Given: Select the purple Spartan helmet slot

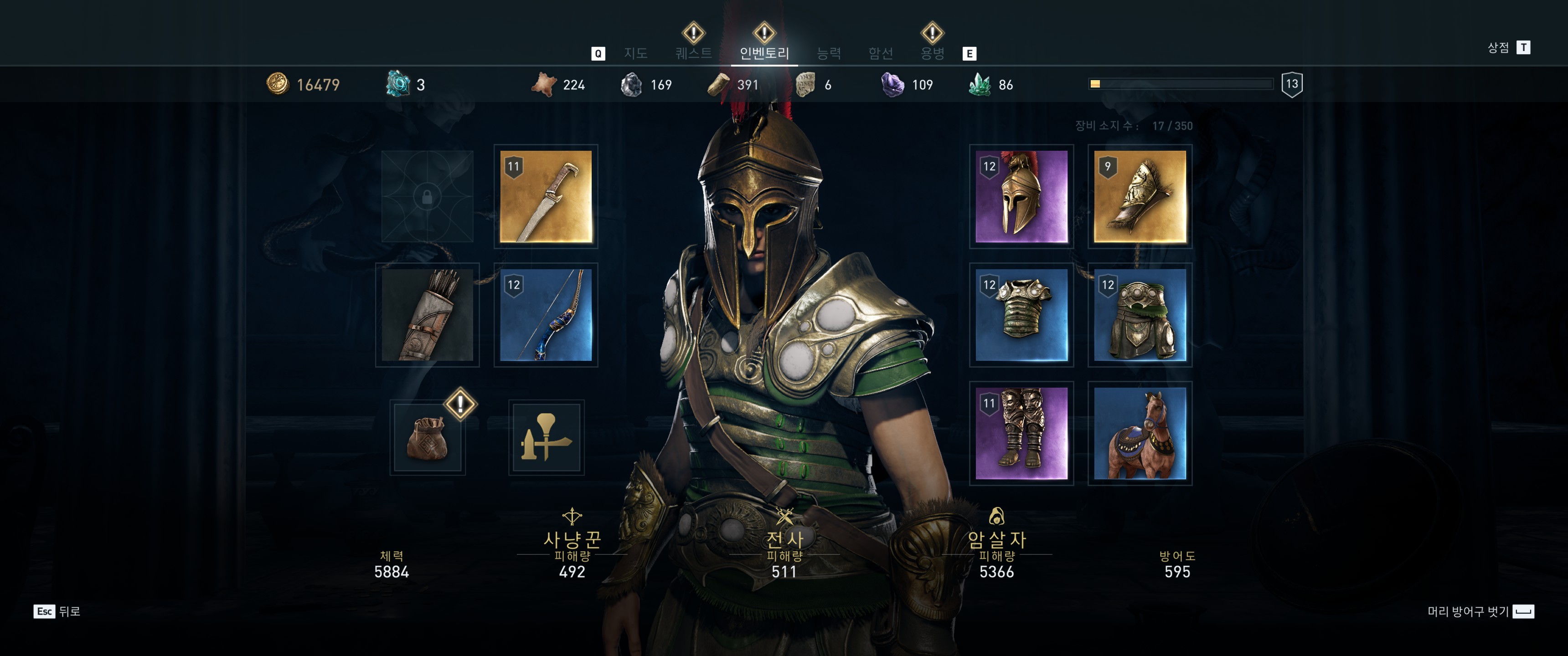Looking at the screenshot, I should 1021,196.
